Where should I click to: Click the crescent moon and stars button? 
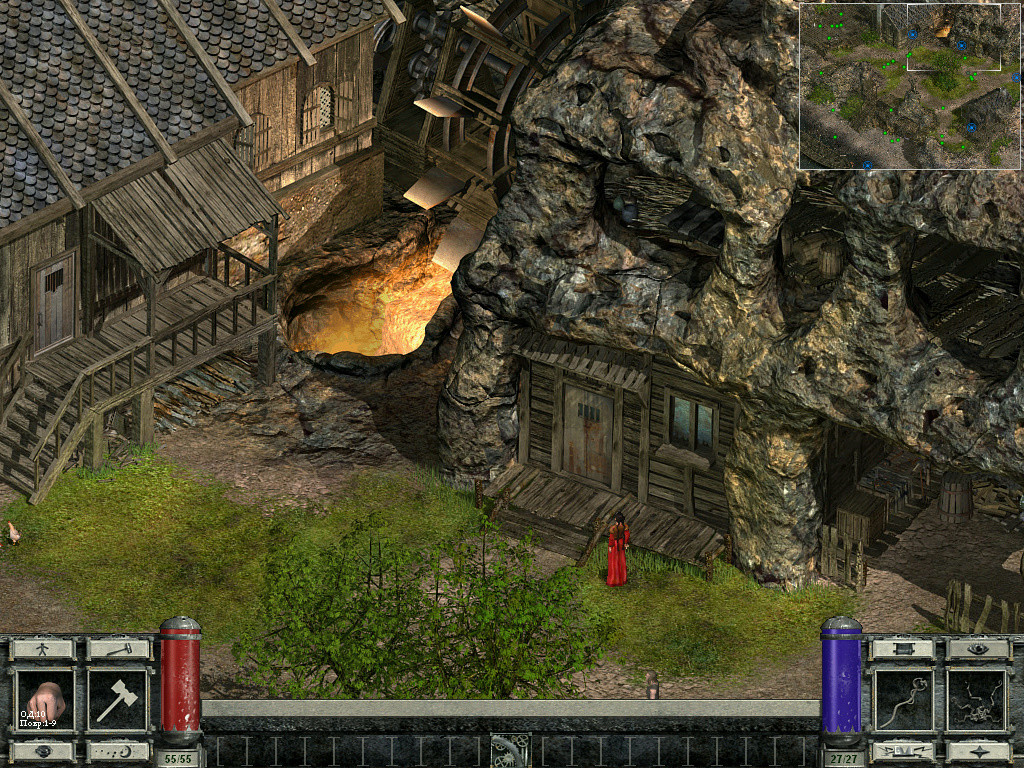[x=118, y=751]
